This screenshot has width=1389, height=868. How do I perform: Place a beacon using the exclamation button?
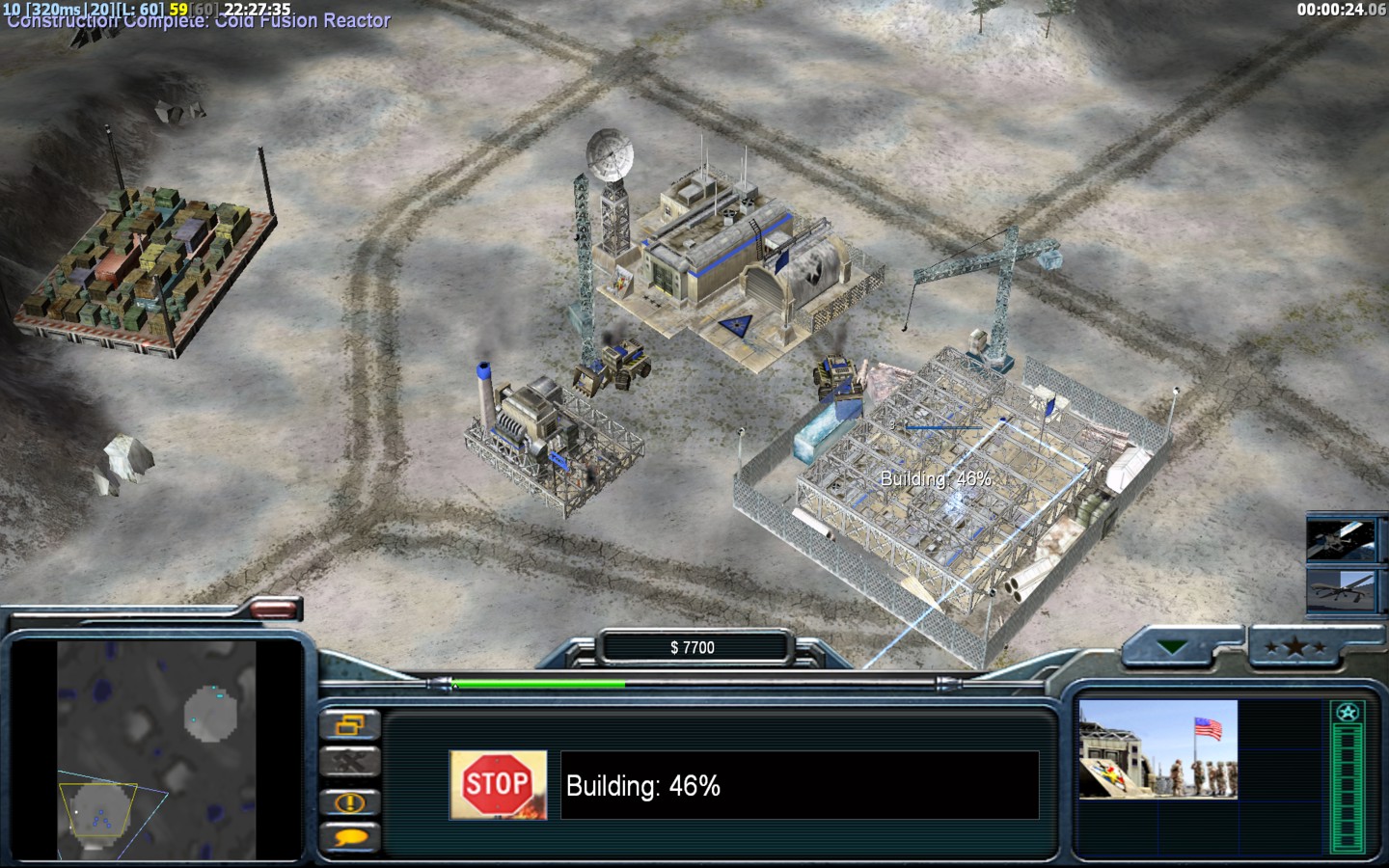pyautogui.click(x=348, y=801)
